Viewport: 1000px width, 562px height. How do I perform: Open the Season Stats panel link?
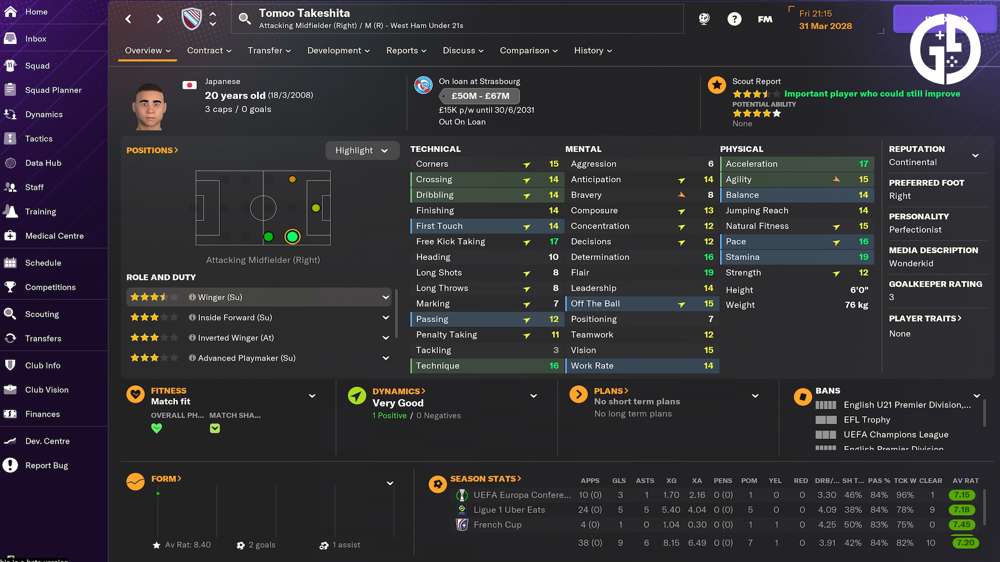(x=485, y=479)
